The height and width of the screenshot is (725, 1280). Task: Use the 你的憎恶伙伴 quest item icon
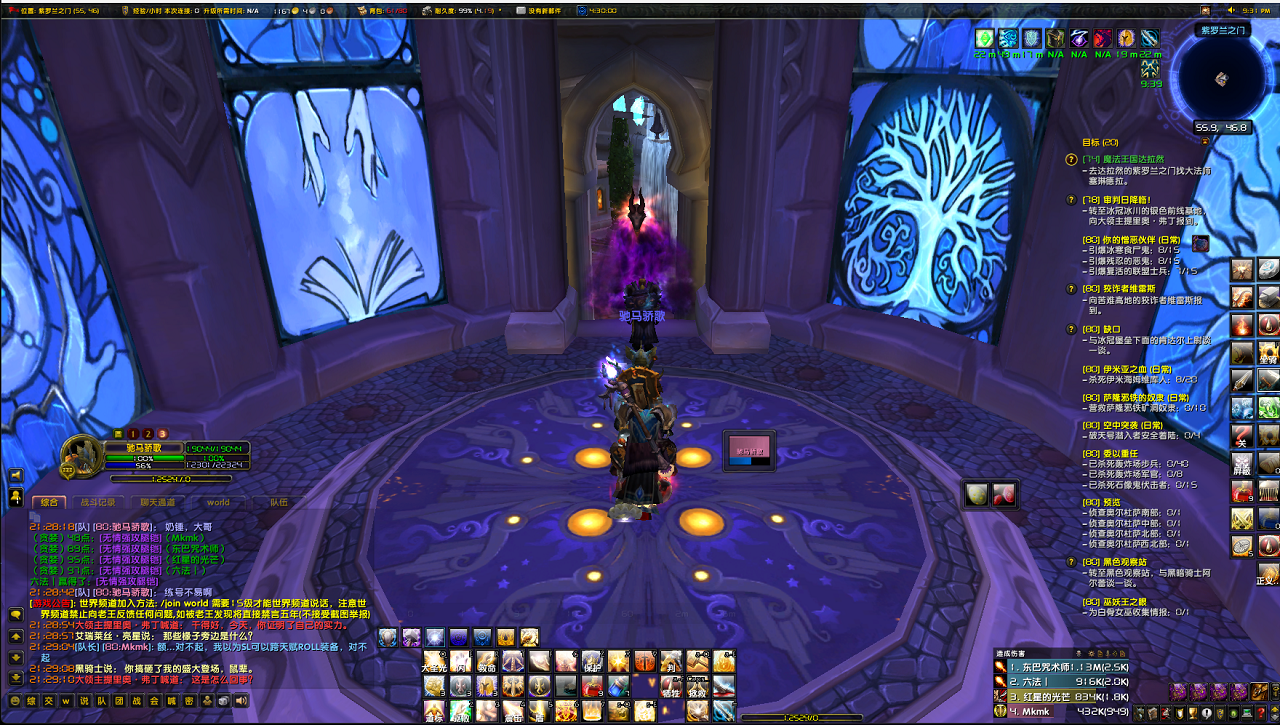(x=1201, y=243)
